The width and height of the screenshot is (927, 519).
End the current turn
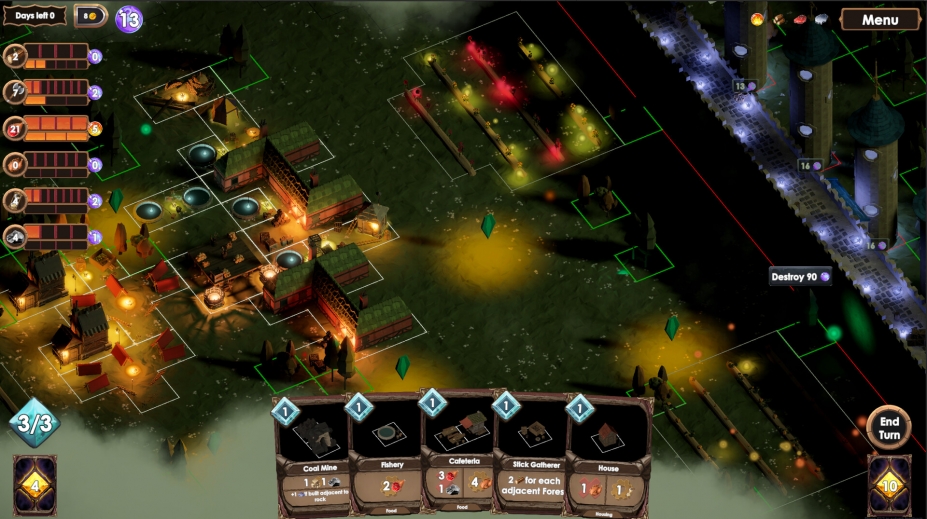[888, 427]
